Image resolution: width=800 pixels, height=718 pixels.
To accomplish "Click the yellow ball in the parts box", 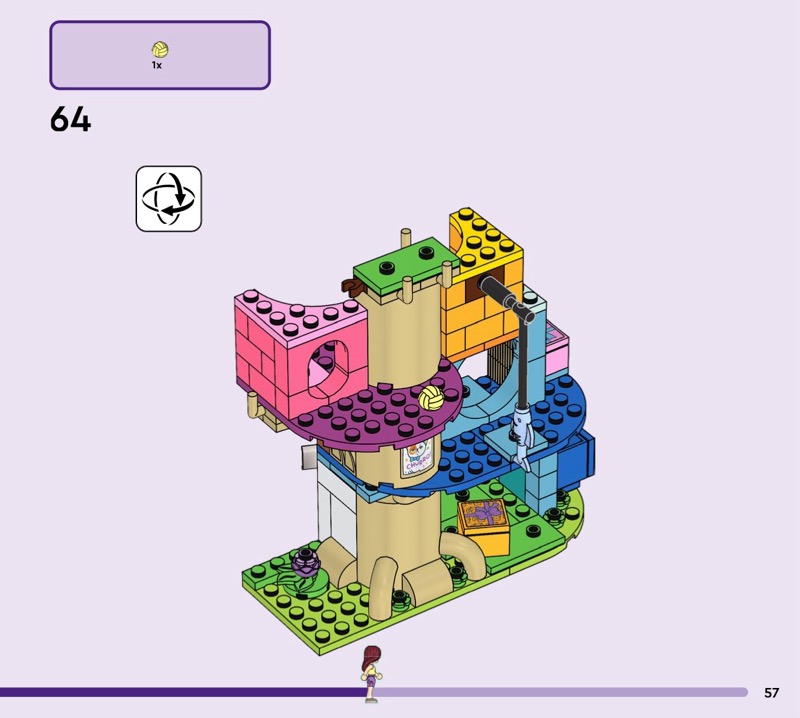I will [x=159, y=49].
